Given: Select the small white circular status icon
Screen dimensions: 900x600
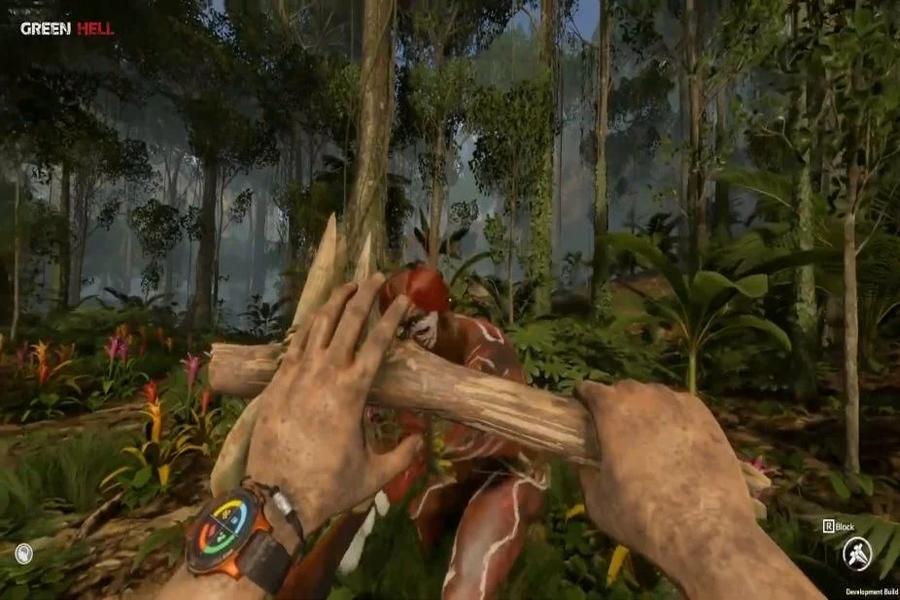Looking at the screenshot, I should pos(24,553).
